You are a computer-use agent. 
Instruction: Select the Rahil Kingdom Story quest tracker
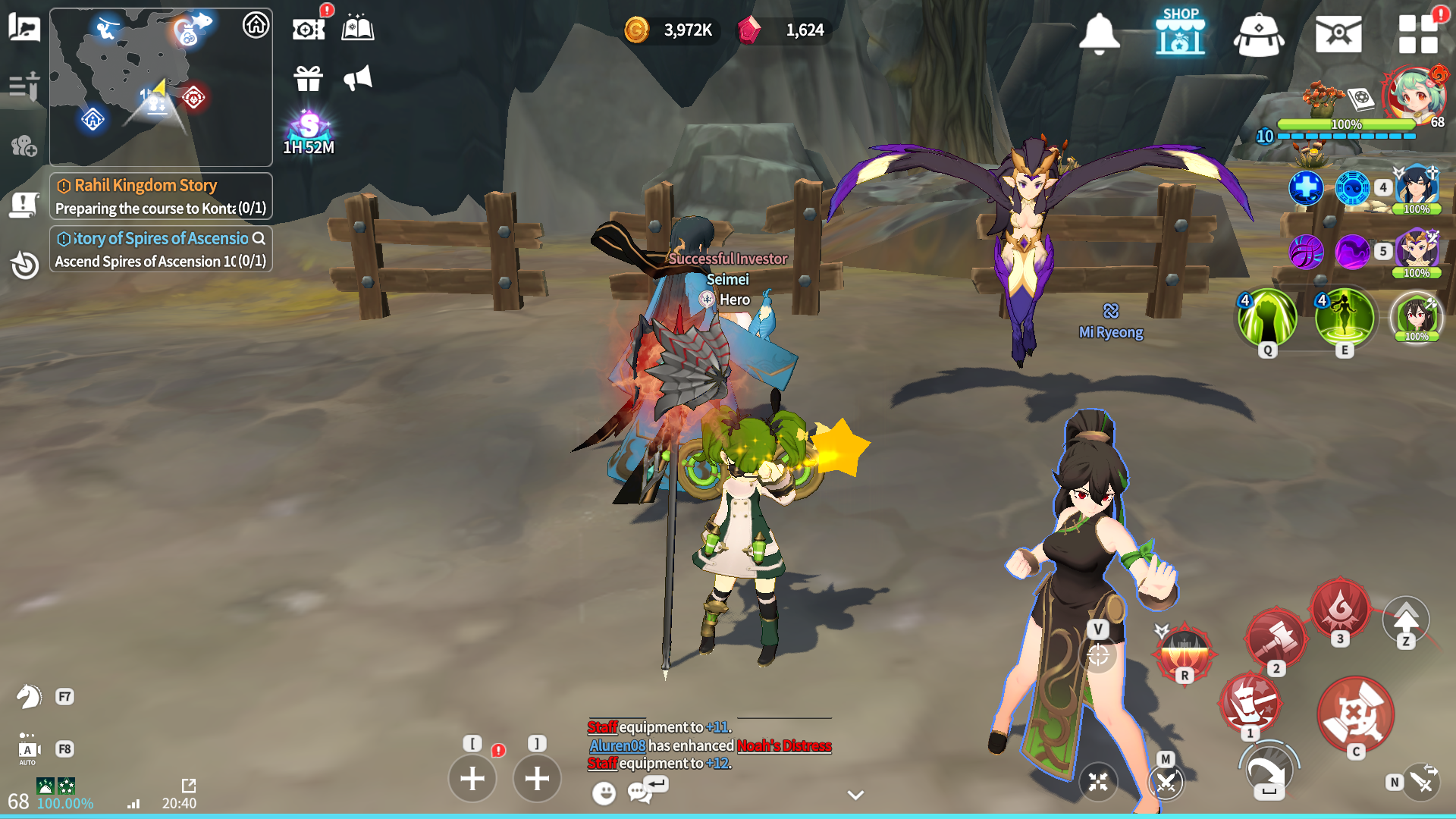[161, 196]
